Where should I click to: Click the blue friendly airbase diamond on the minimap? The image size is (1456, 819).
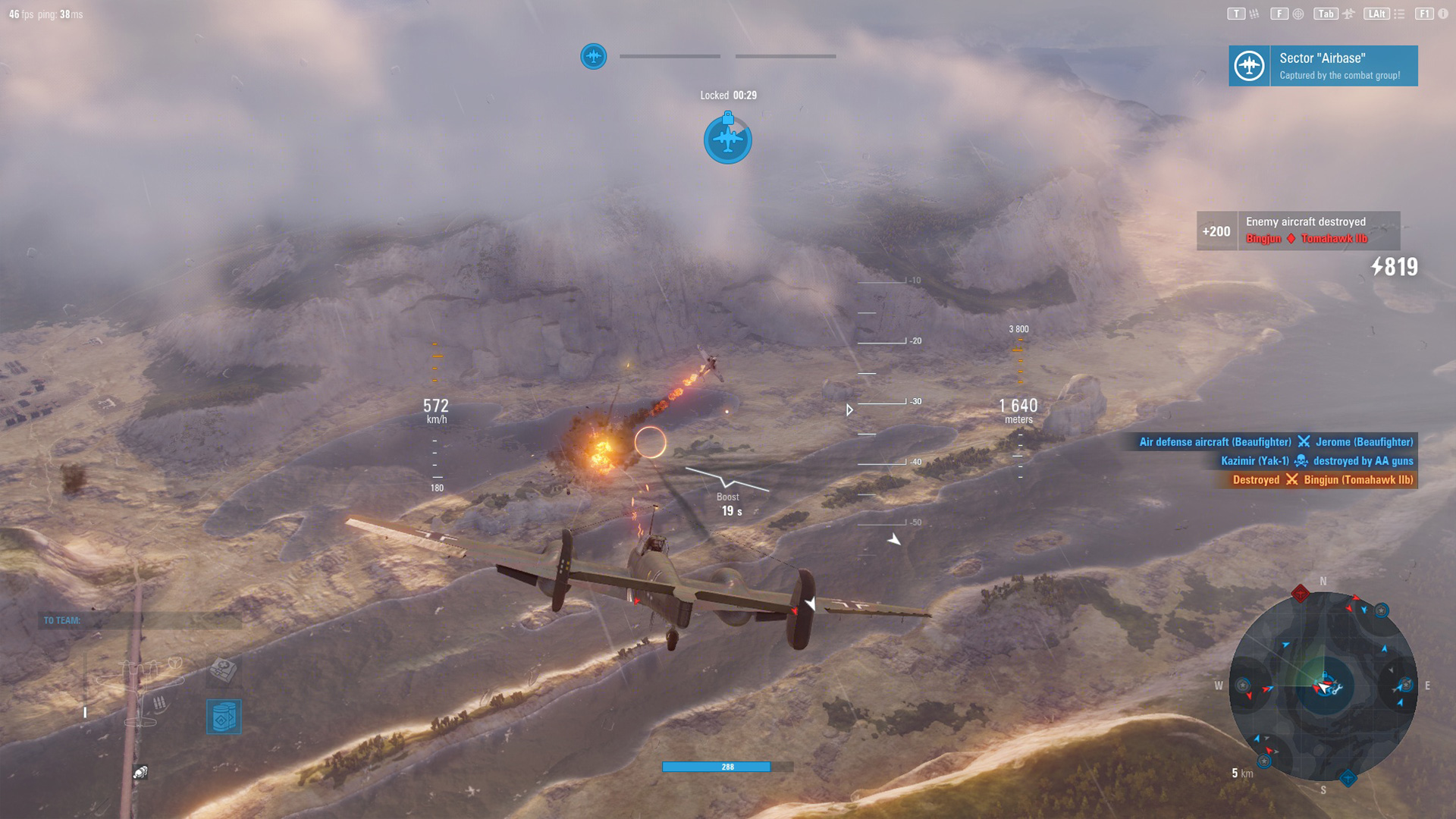[x=1348, y=779]
